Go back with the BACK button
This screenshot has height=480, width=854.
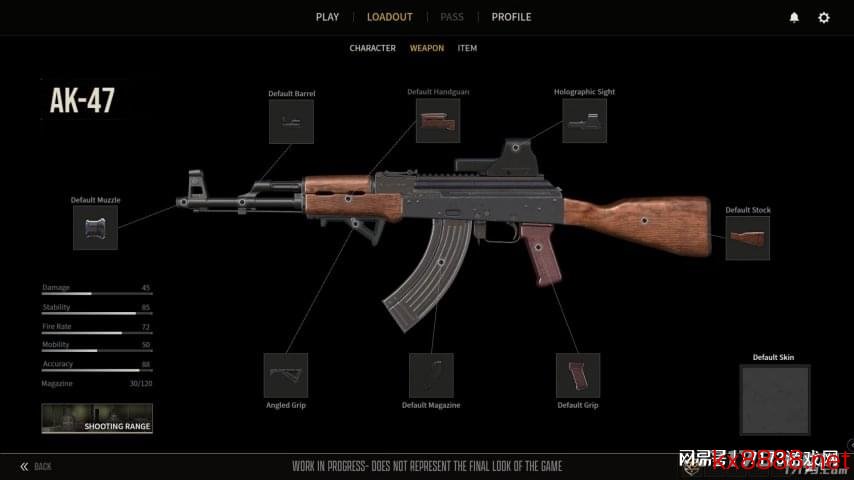coord(36,466)
